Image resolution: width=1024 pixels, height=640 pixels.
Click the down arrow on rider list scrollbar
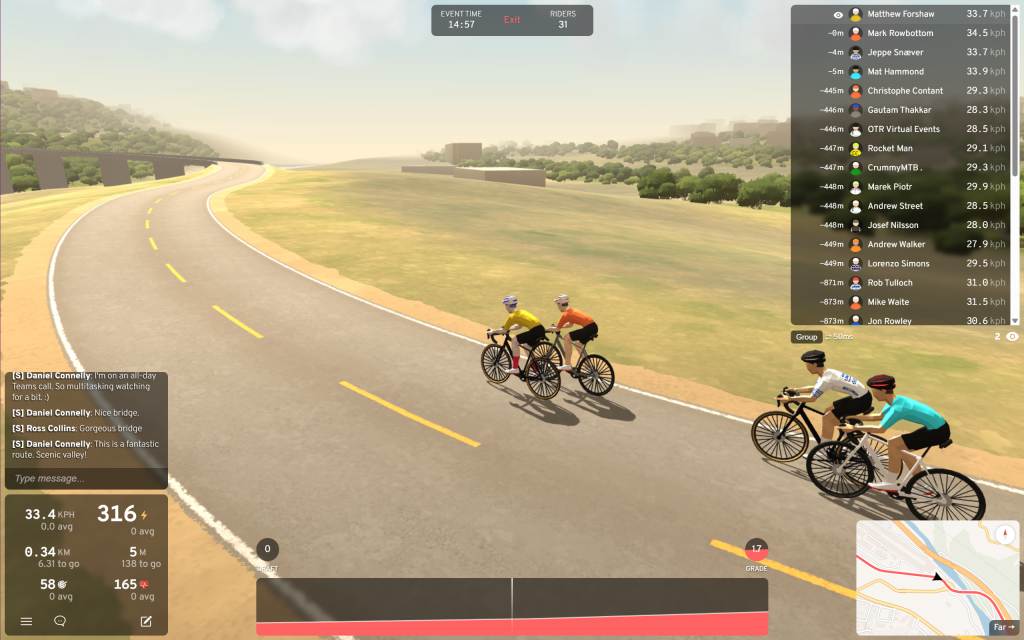(x=1015, y=320)
